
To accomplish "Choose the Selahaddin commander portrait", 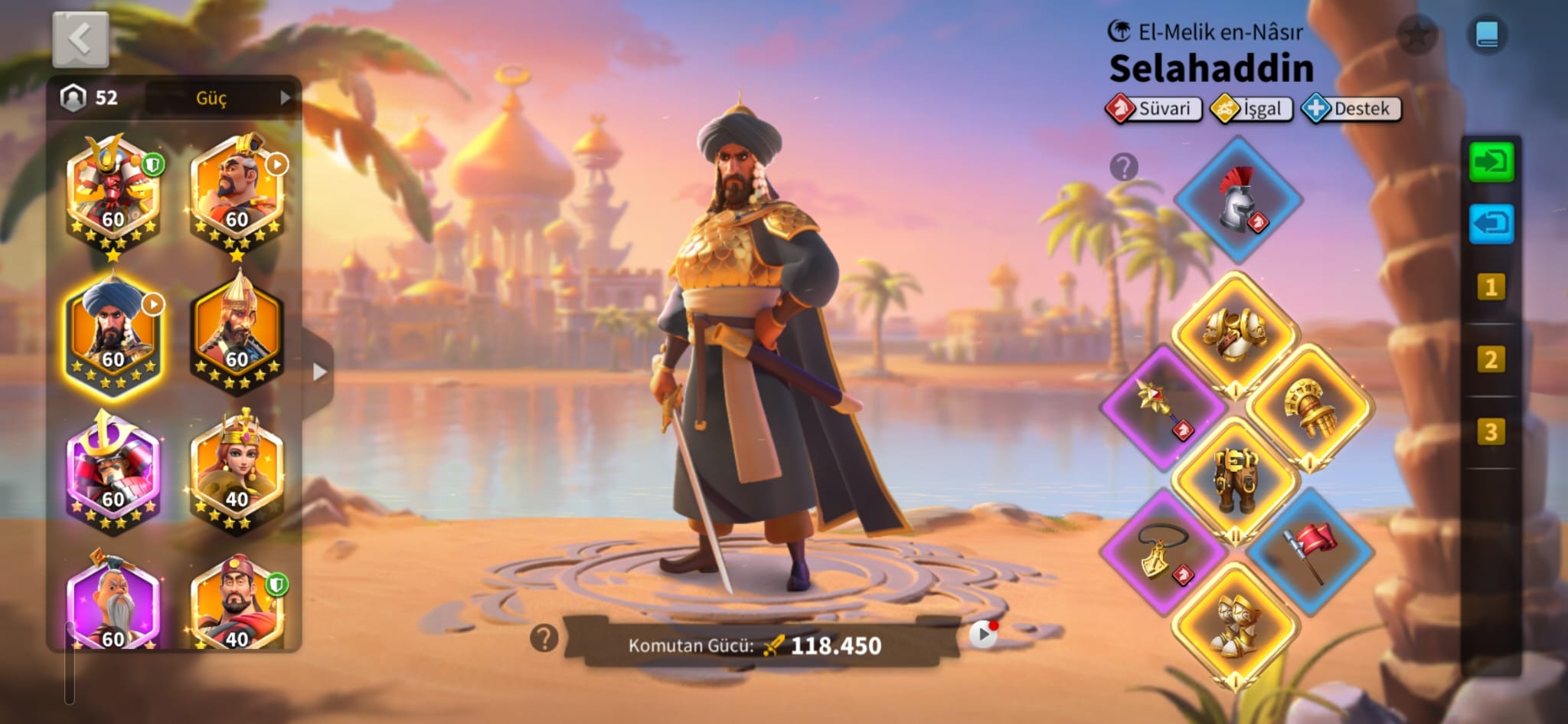I will (113, 333).
